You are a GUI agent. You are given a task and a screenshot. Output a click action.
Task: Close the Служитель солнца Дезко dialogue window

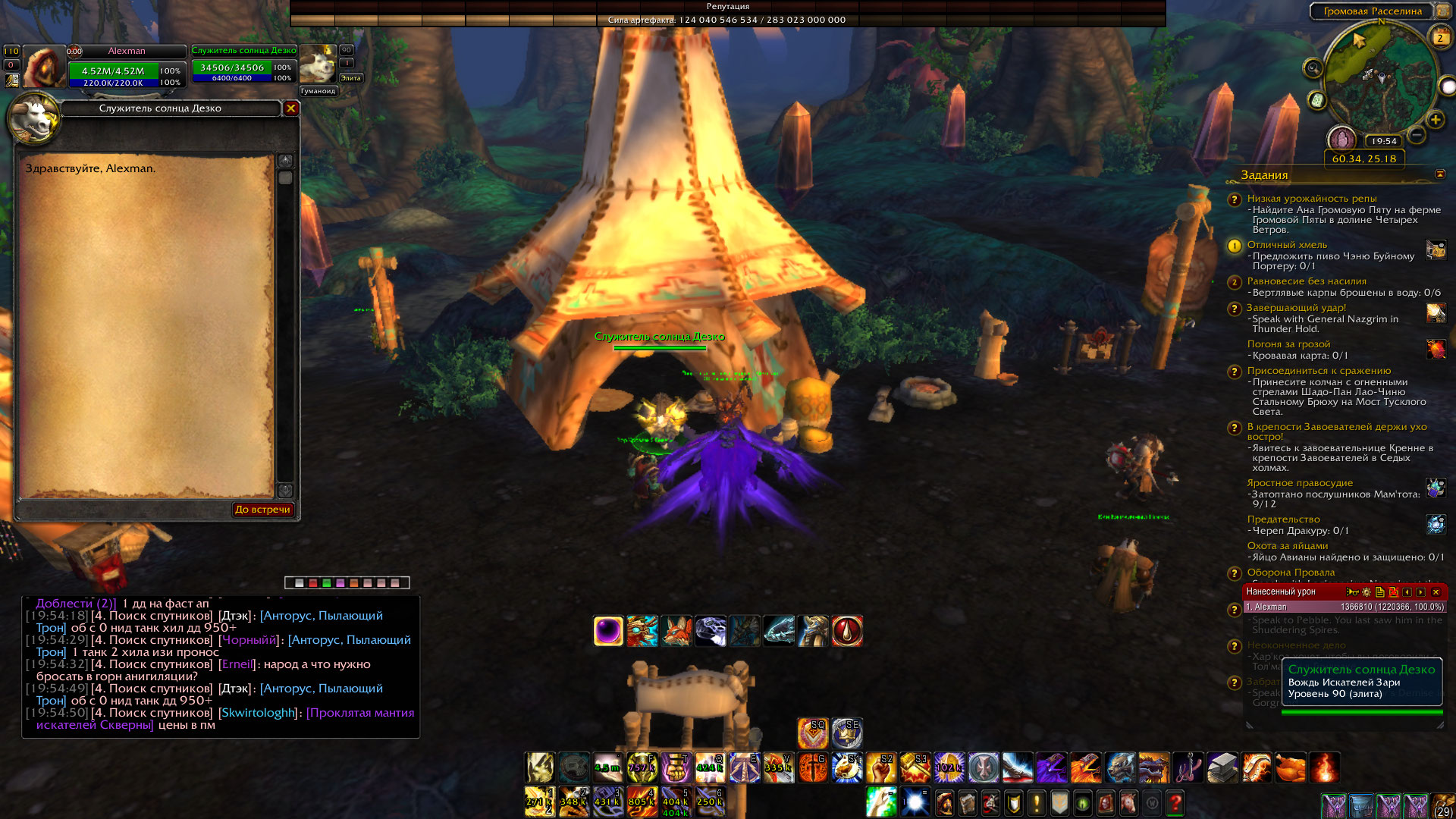(290, 108)
